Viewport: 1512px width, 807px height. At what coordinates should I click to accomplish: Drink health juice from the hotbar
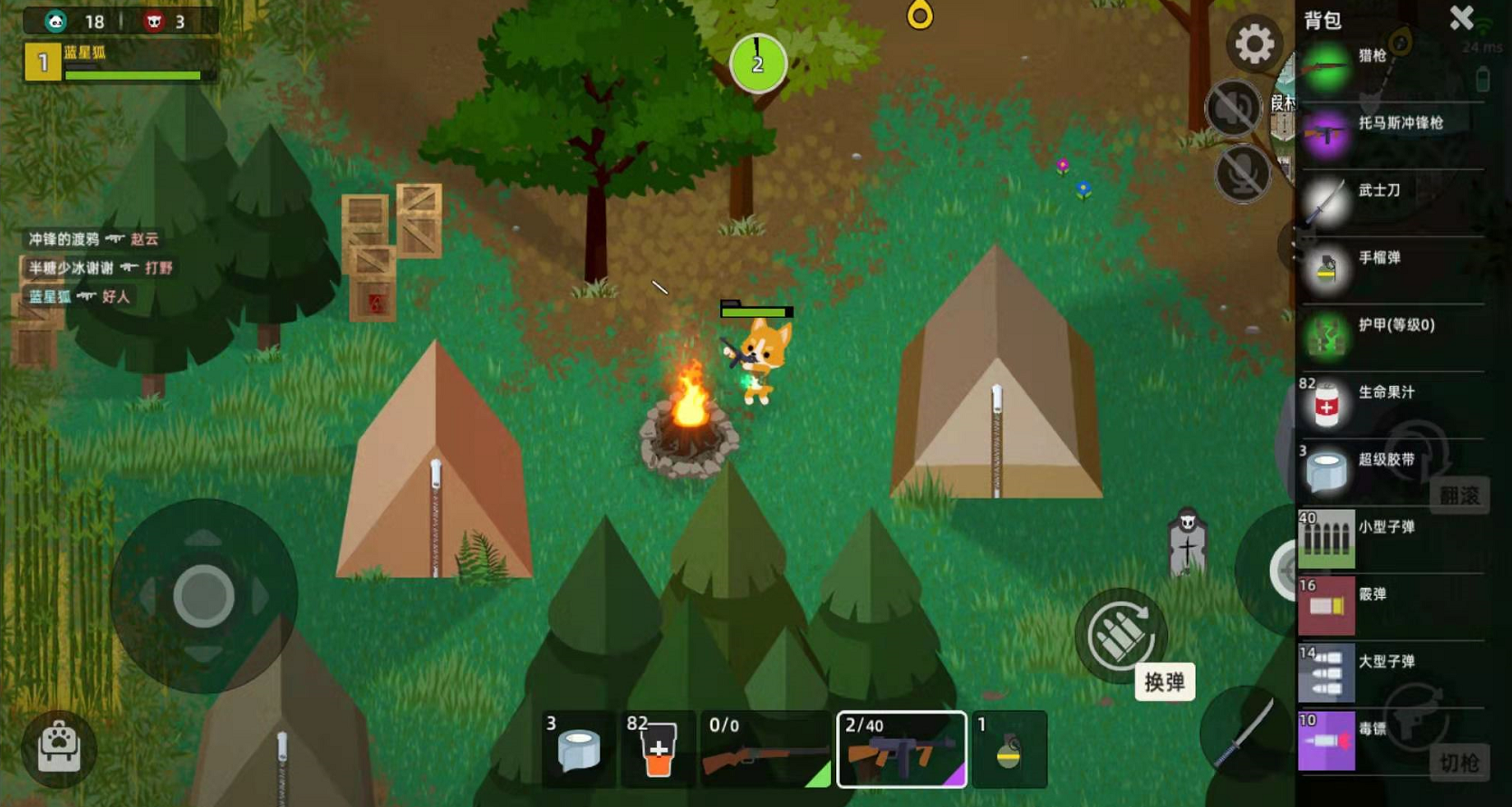pyautogui.click(x=658, y=749)
